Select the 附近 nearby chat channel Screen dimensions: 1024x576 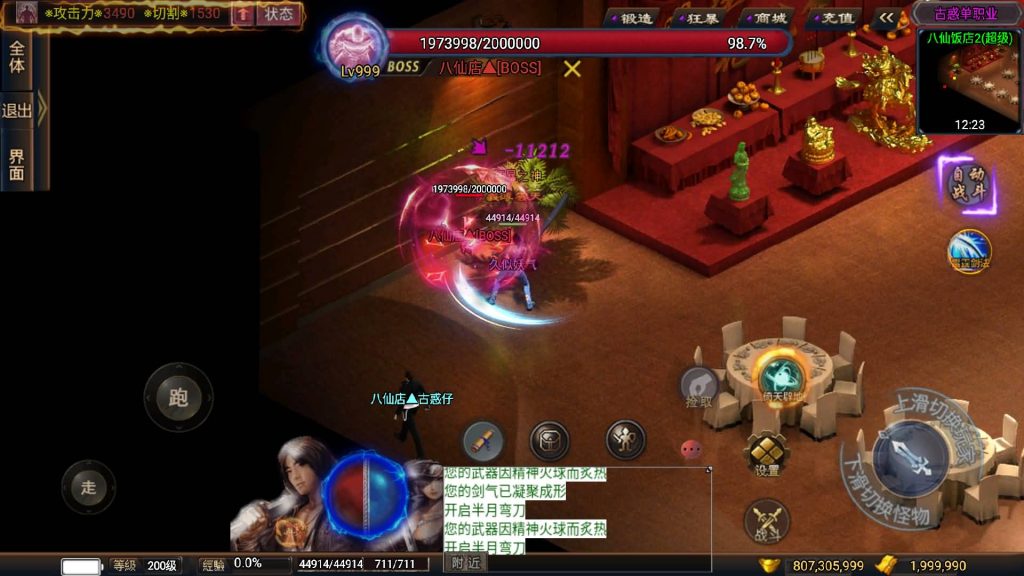click(466, 564)
